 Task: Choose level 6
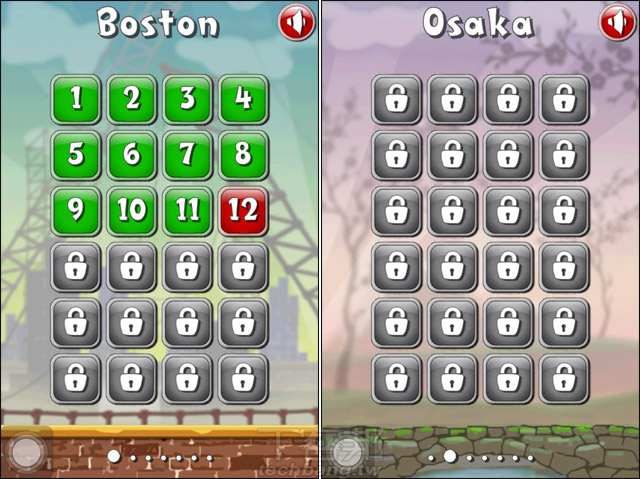(x=132, y=155)
